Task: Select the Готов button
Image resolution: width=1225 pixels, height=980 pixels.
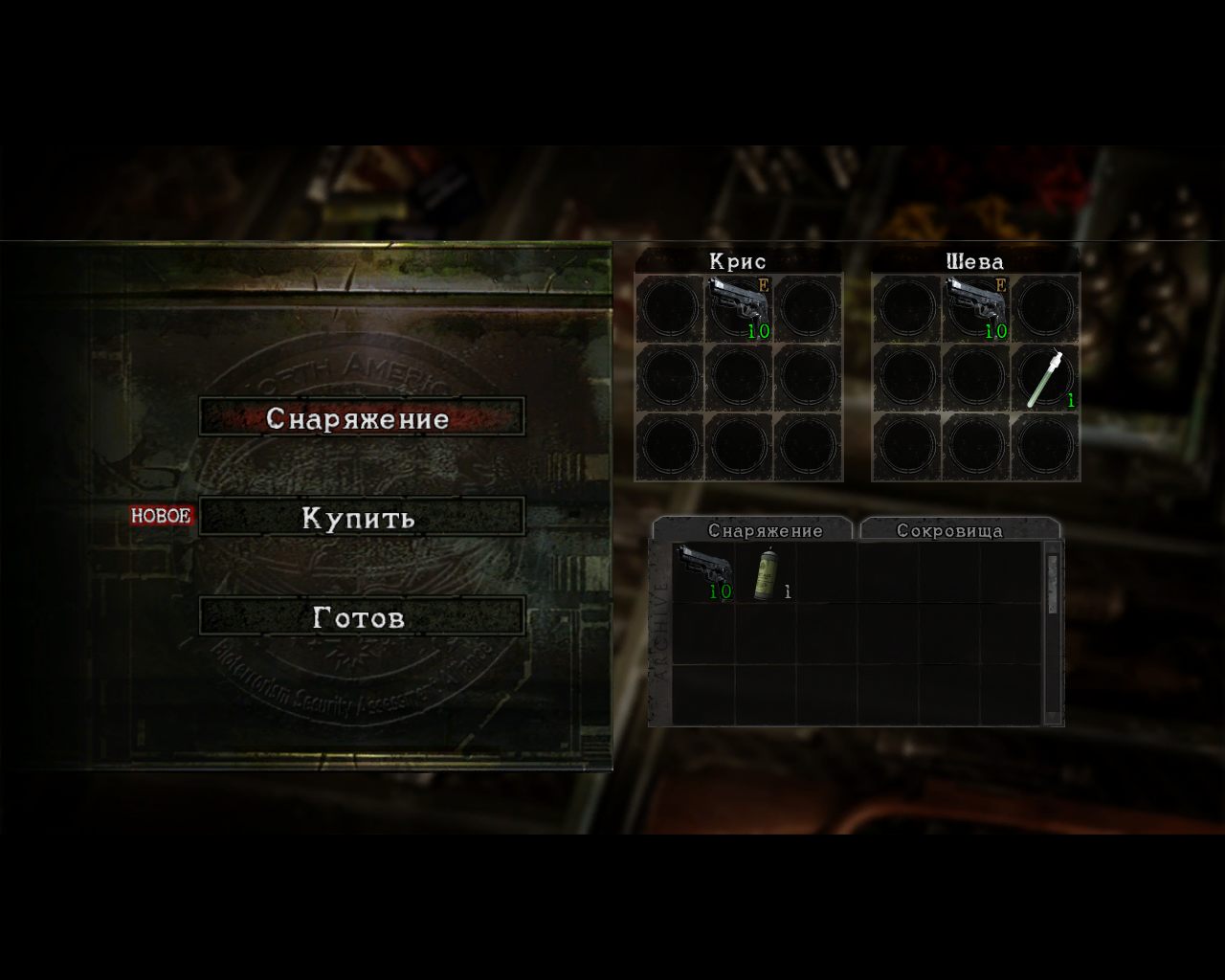Action: (361, 617)
